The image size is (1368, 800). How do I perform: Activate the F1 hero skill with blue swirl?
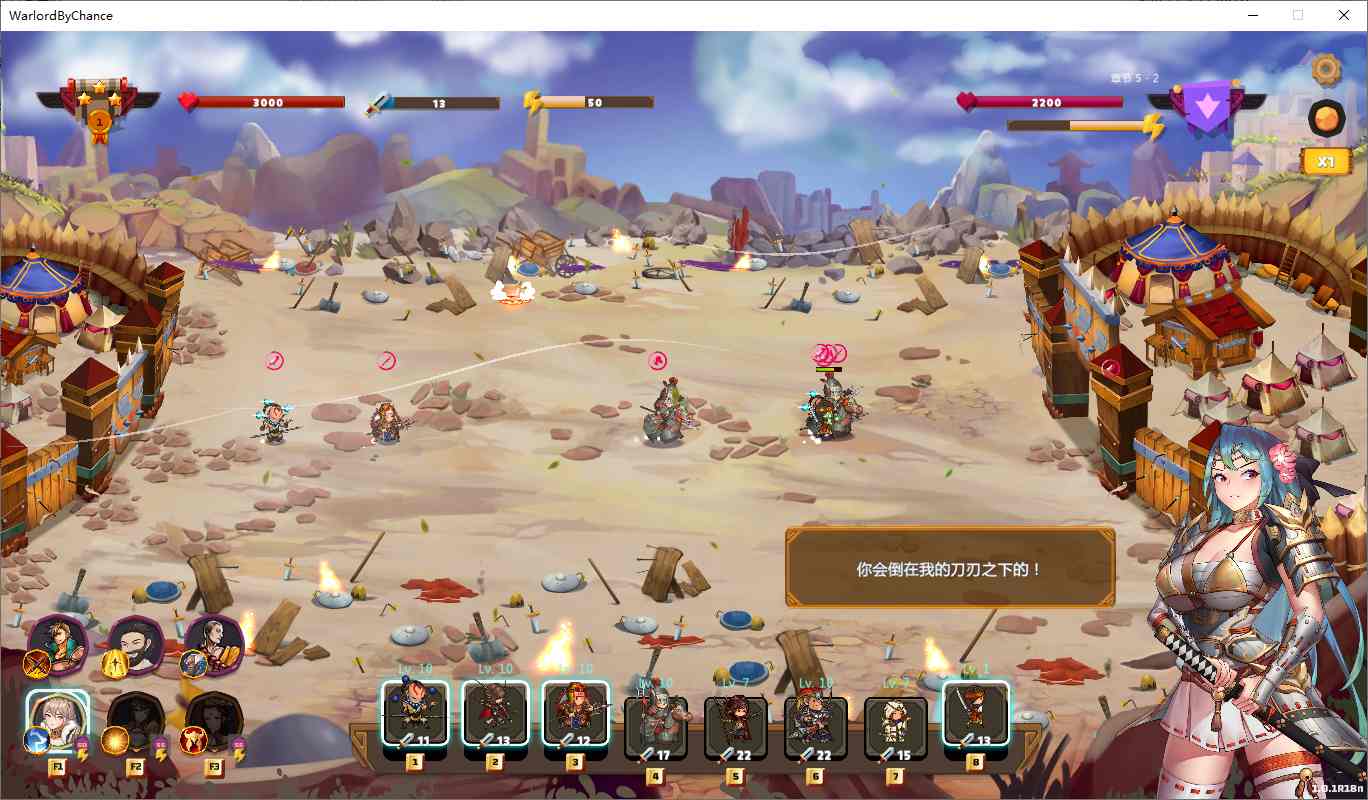(x=57, y=722)
